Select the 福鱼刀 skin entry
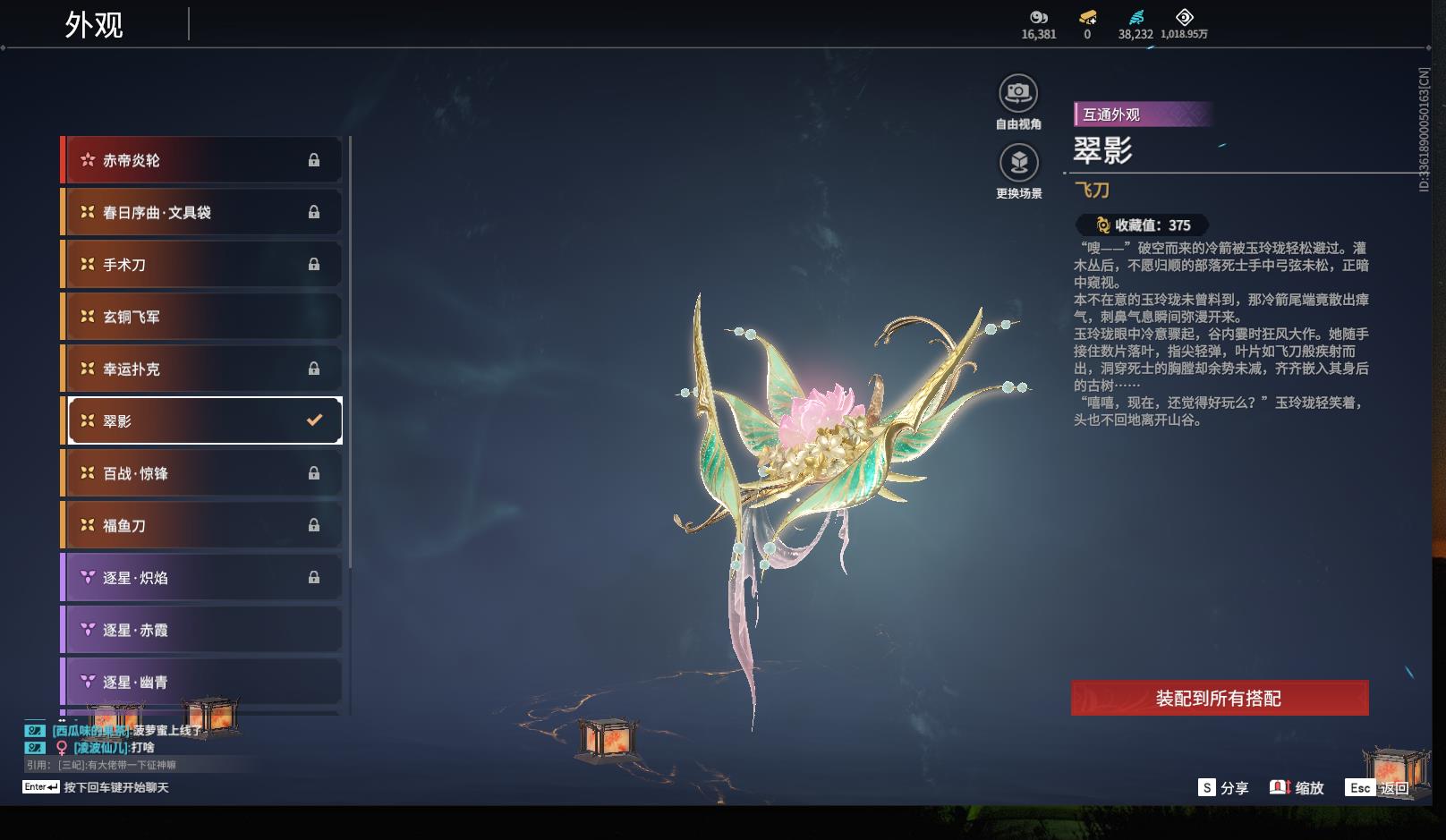This screenshot has height=840, width=1446. [202, 525]
